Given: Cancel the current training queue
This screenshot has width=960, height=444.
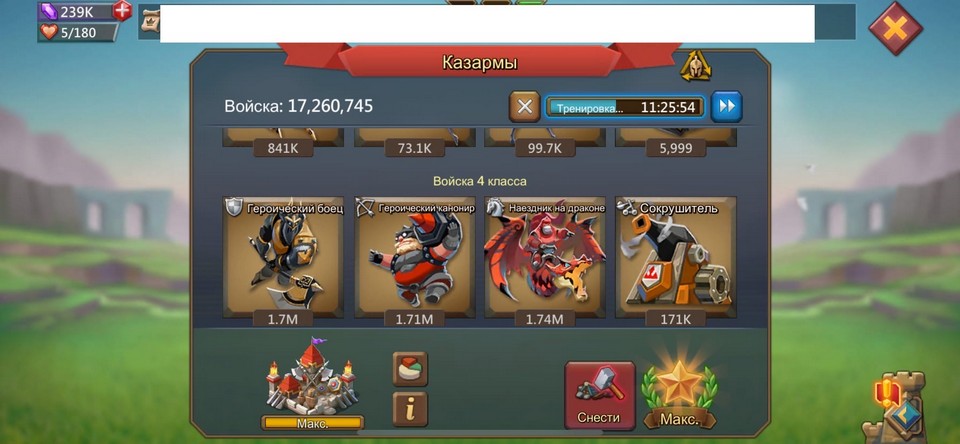Looking at the screenshot, I should (x=524, y=106).
